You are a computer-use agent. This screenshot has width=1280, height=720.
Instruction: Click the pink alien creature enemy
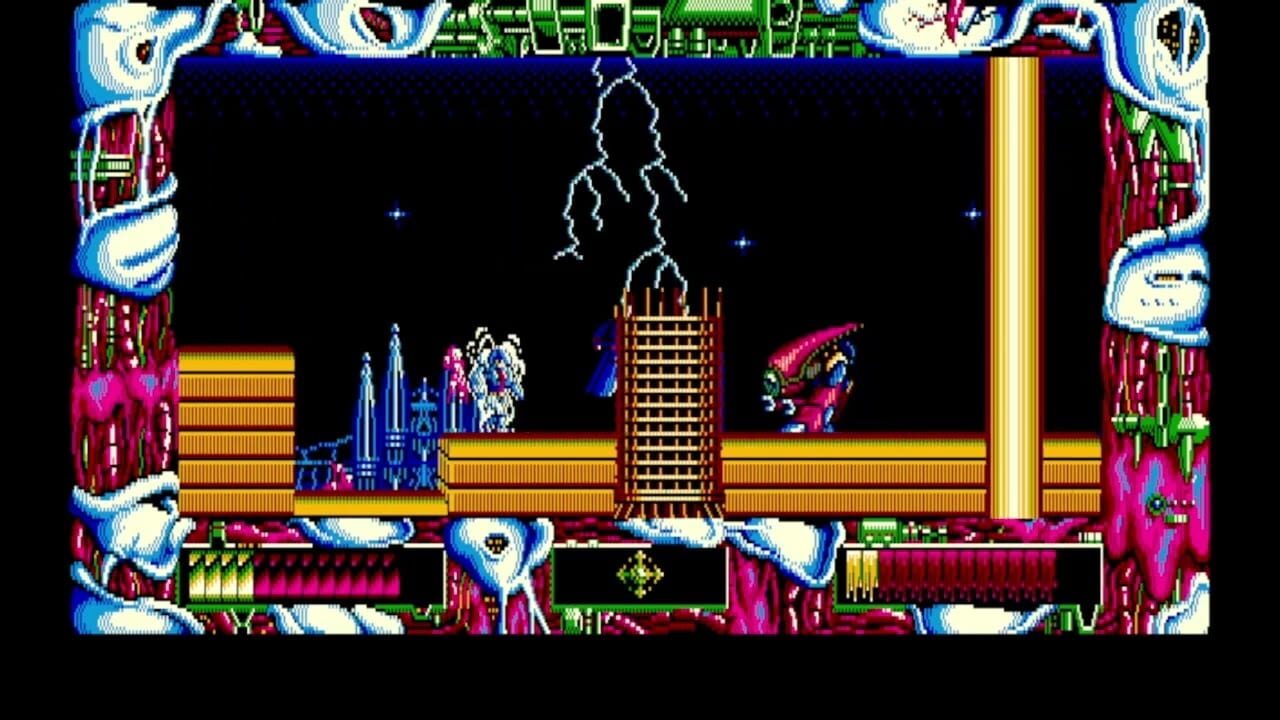click(810, 375)
